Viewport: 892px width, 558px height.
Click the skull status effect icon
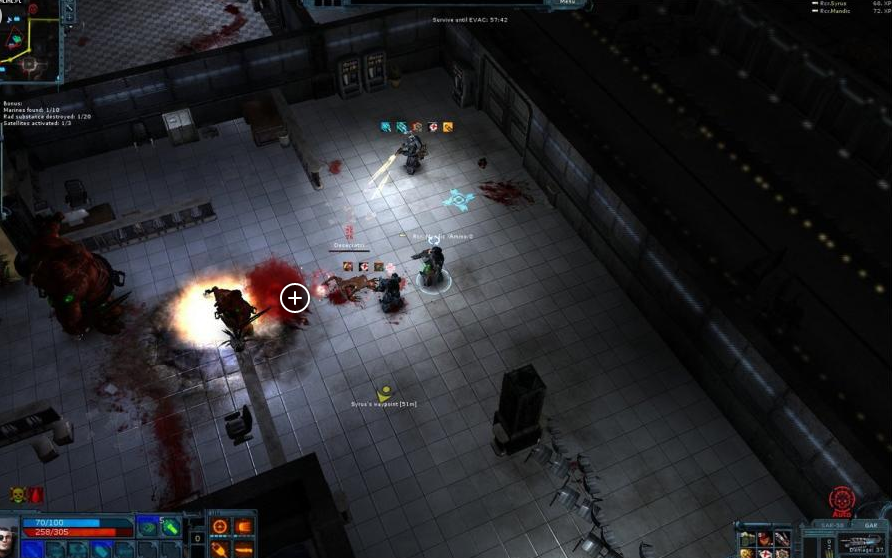18,494
